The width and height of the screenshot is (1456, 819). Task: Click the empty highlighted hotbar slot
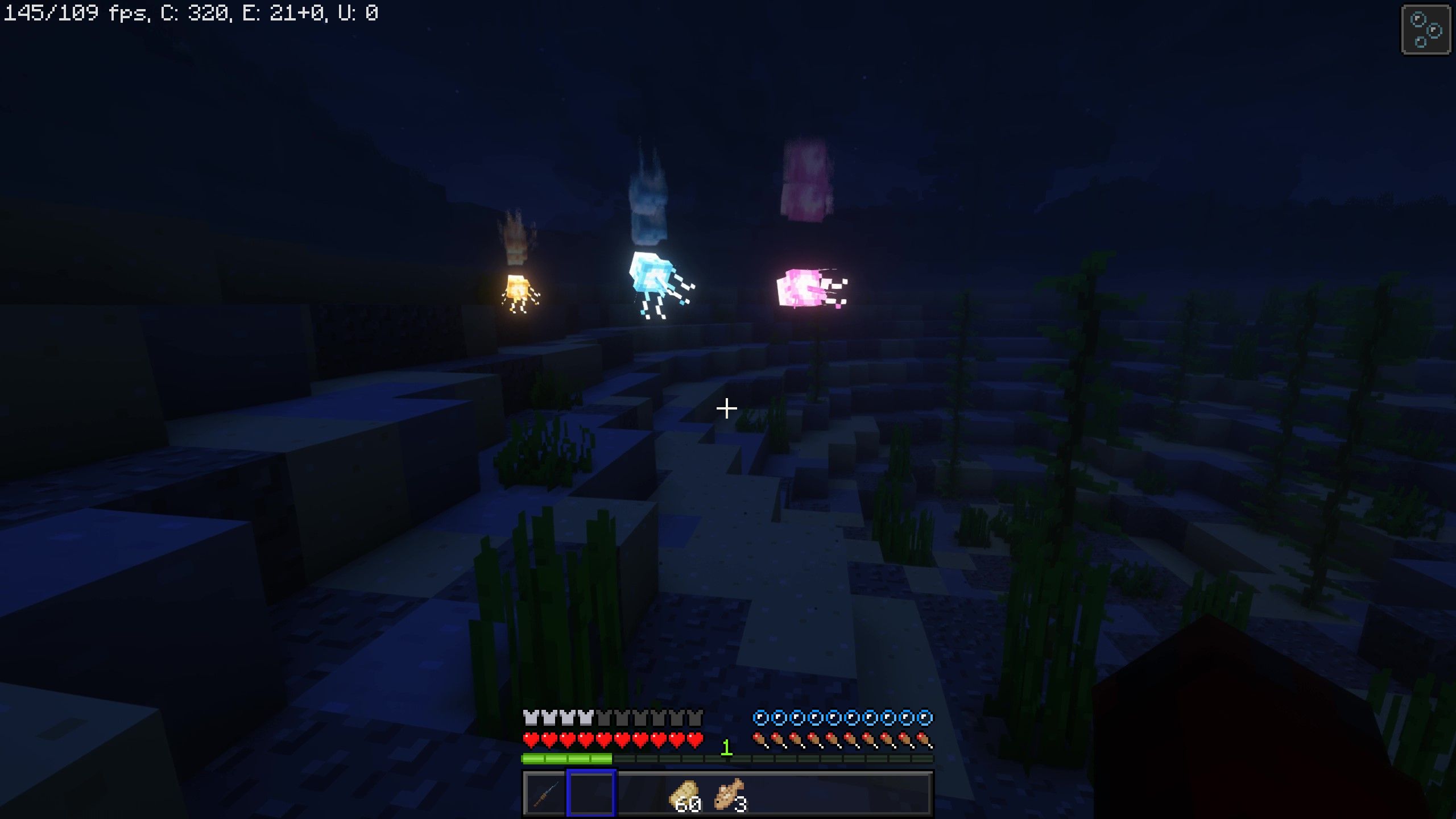(590, 793)
